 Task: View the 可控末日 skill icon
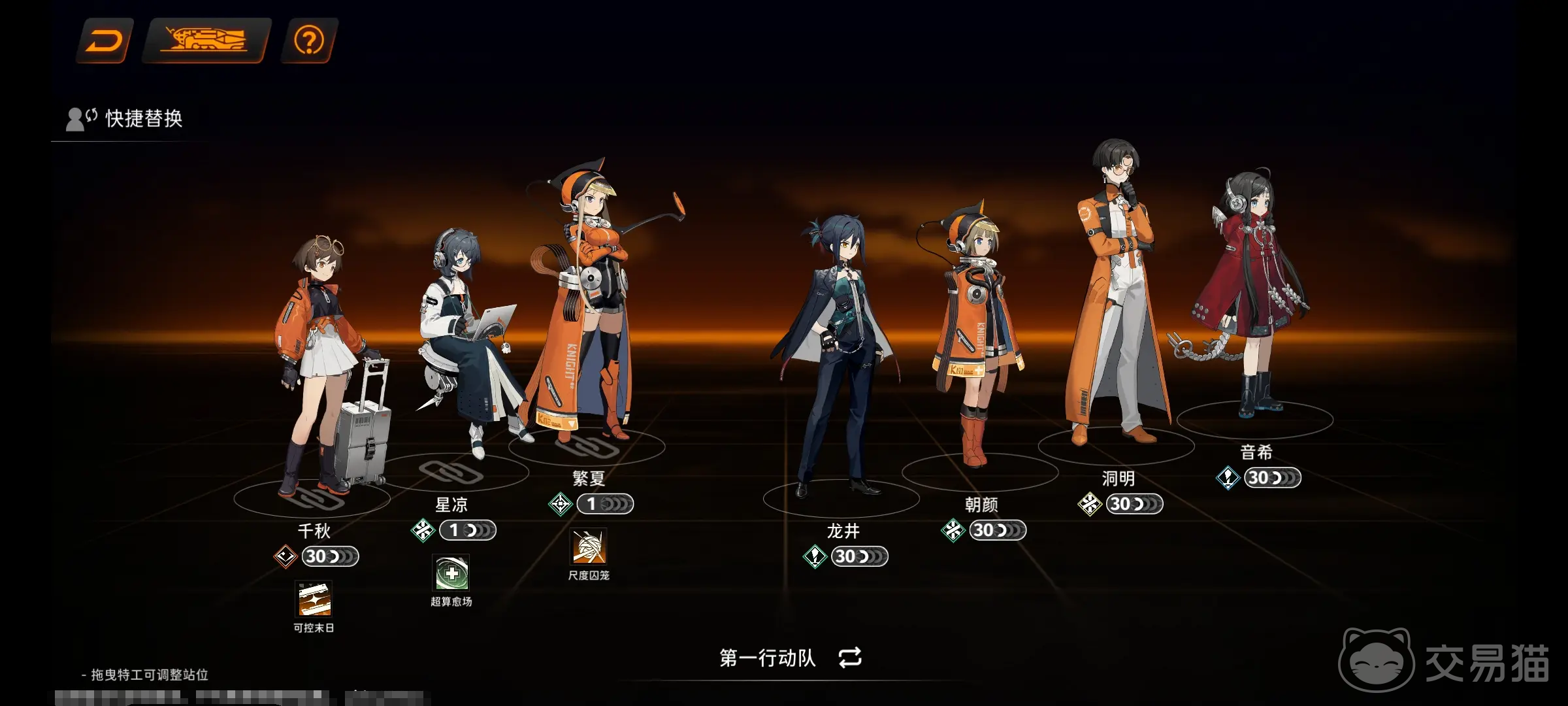tap(314, 599)
